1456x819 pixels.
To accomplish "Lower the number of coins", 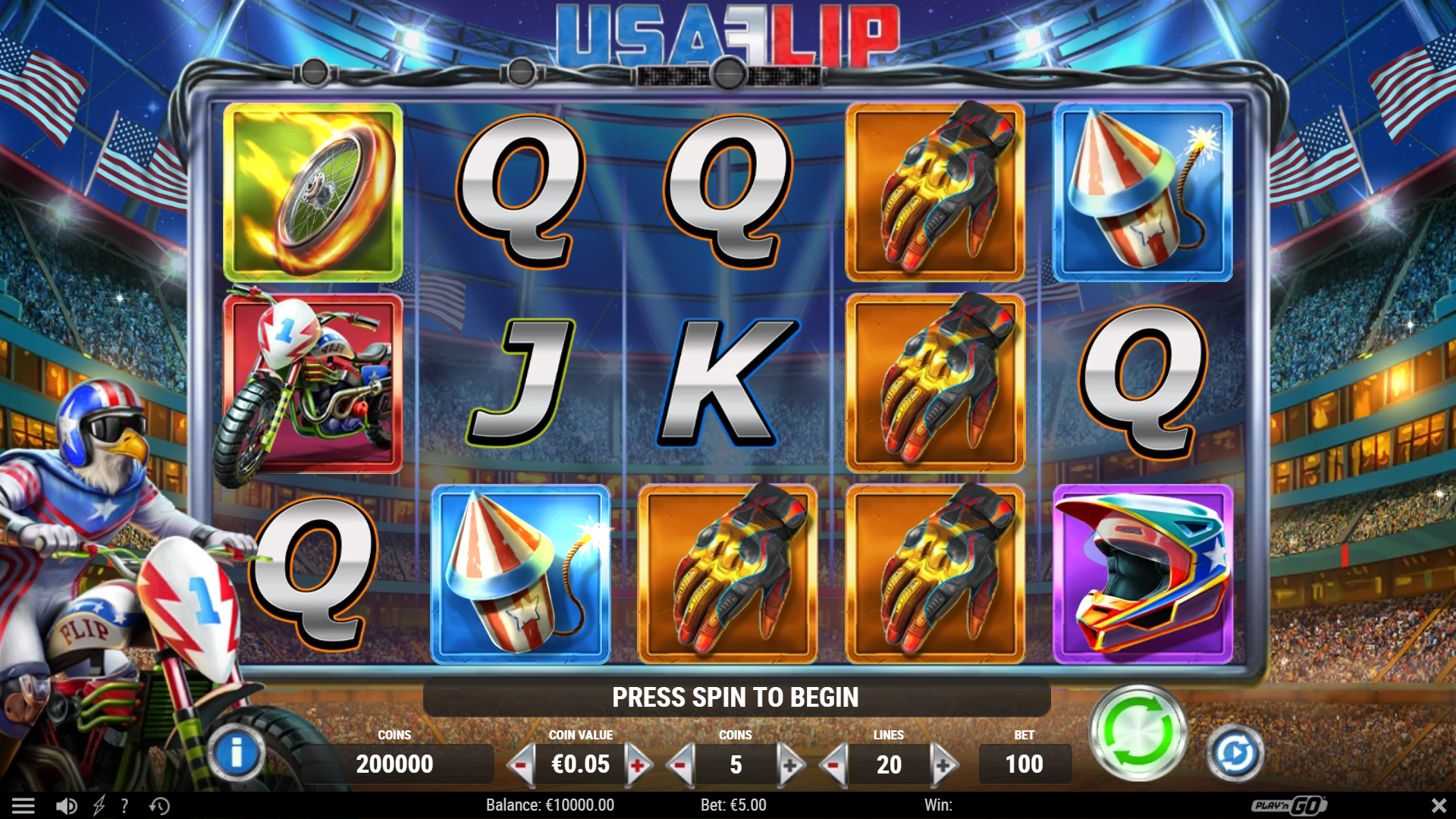I will tap(680, 765).
